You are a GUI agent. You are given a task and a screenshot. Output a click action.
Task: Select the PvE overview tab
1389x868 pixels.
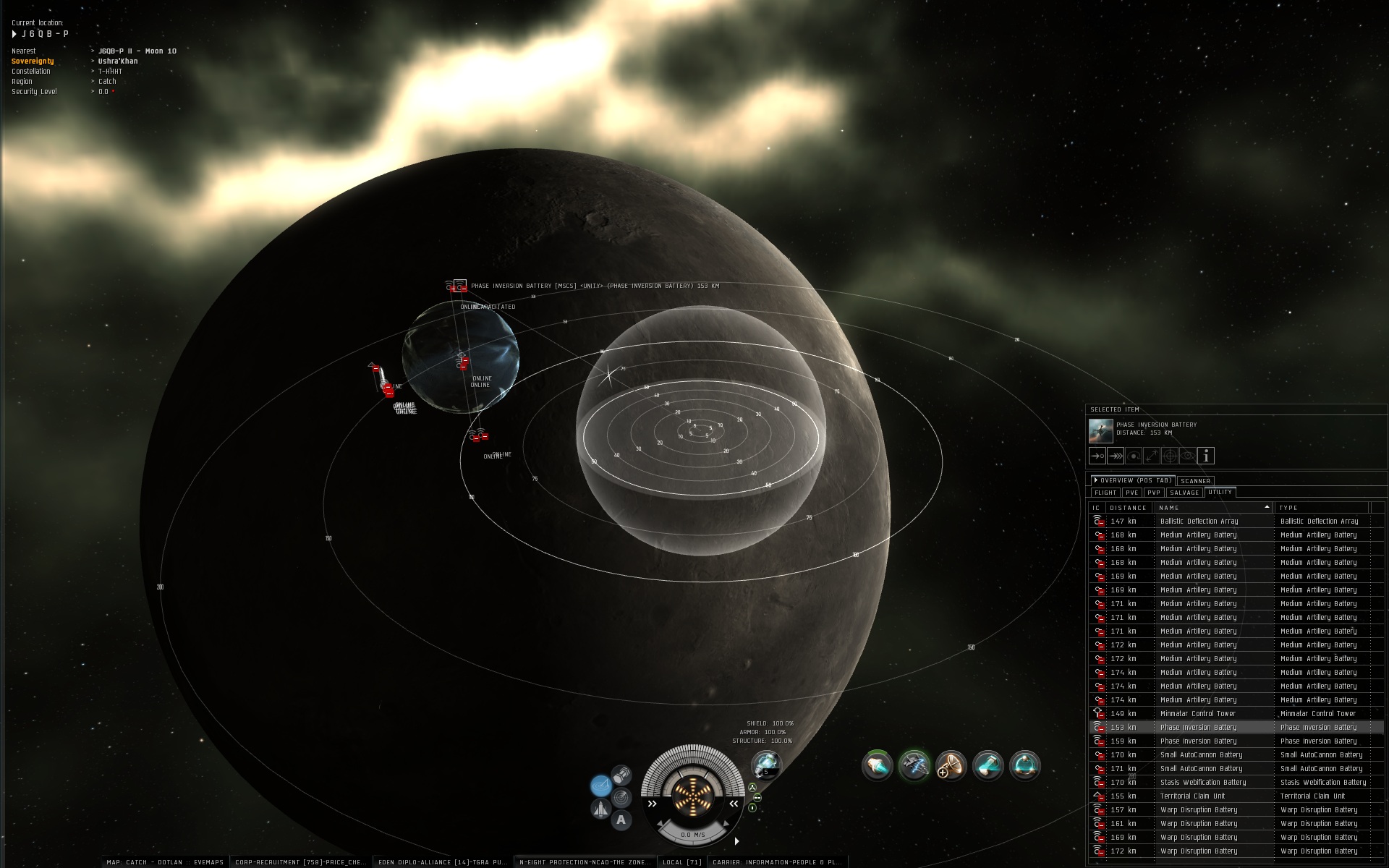click(1131, 493)
